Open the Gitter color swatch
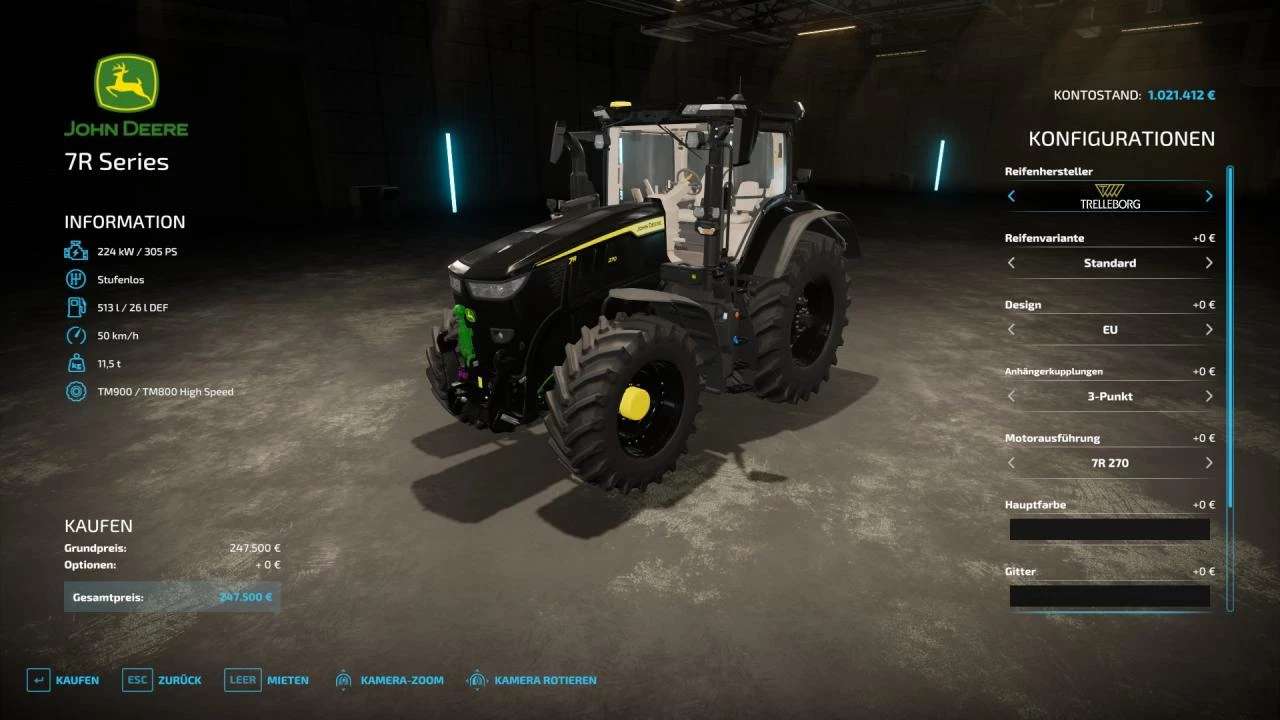Screen dimensions: 1280x720 [x=1109, y=597]
